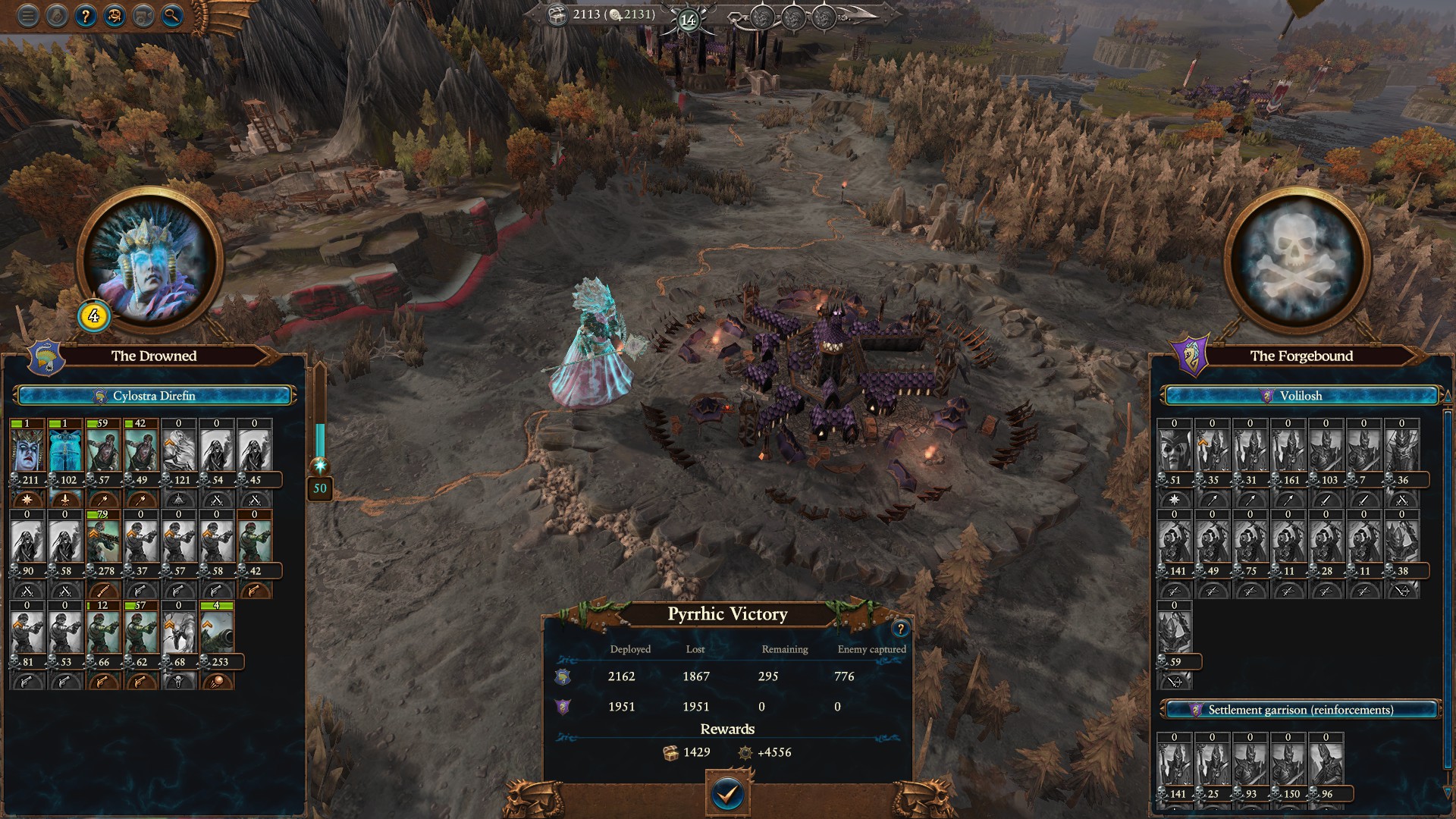Click The Forgebound faction emblem
1456x819 pixels.
(1191, 357)
